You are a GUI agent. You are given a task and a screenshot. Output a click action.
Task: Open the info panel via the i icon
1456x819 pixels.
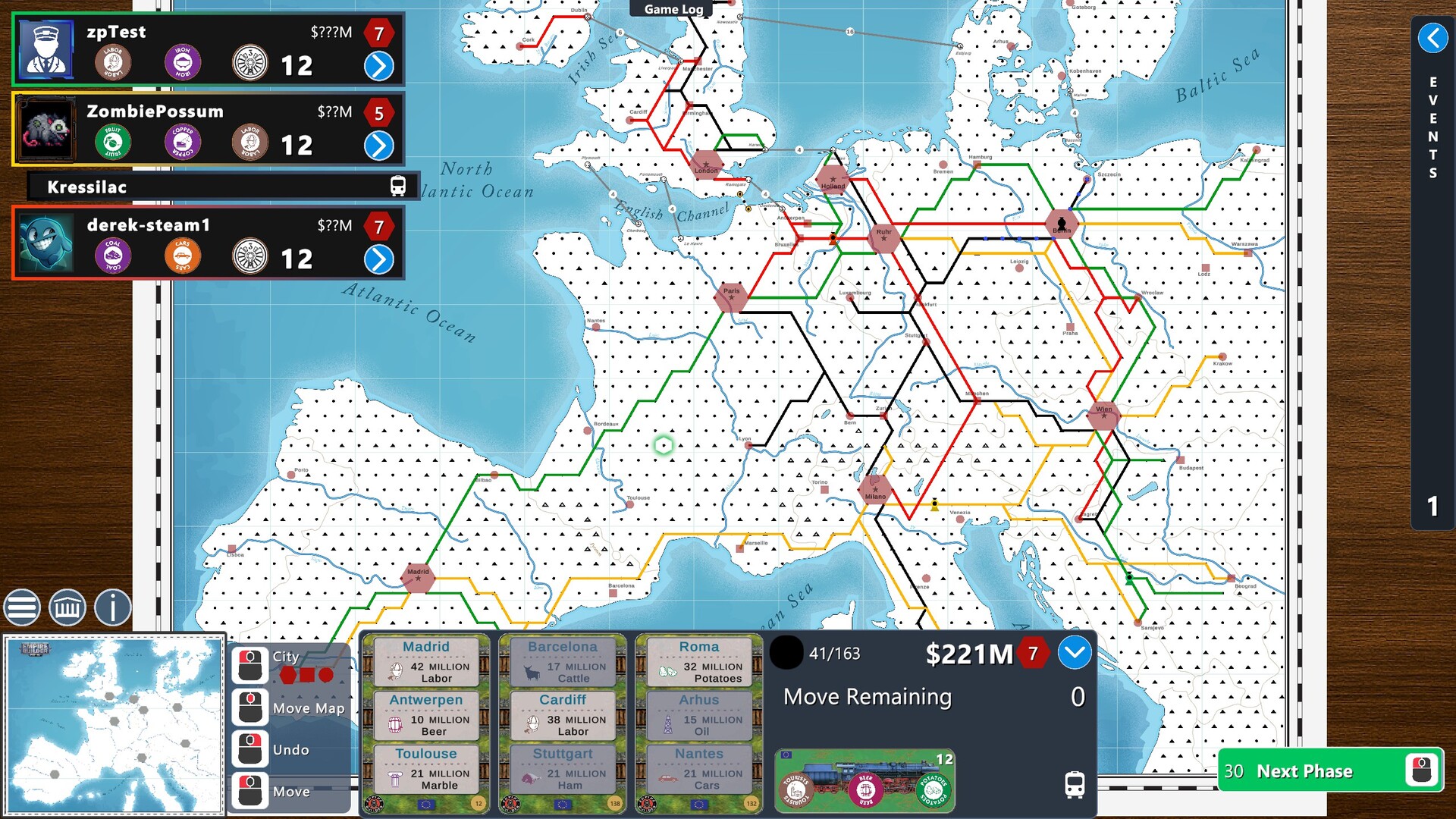pyautogui.click(x=111, y=607)
